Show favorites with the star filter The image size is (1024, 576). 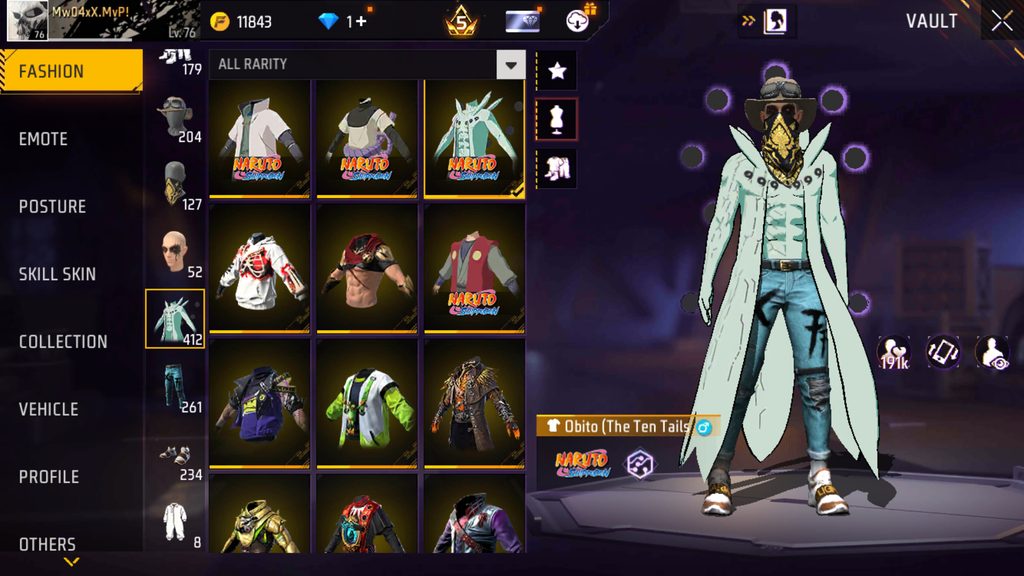pos(557,71)
